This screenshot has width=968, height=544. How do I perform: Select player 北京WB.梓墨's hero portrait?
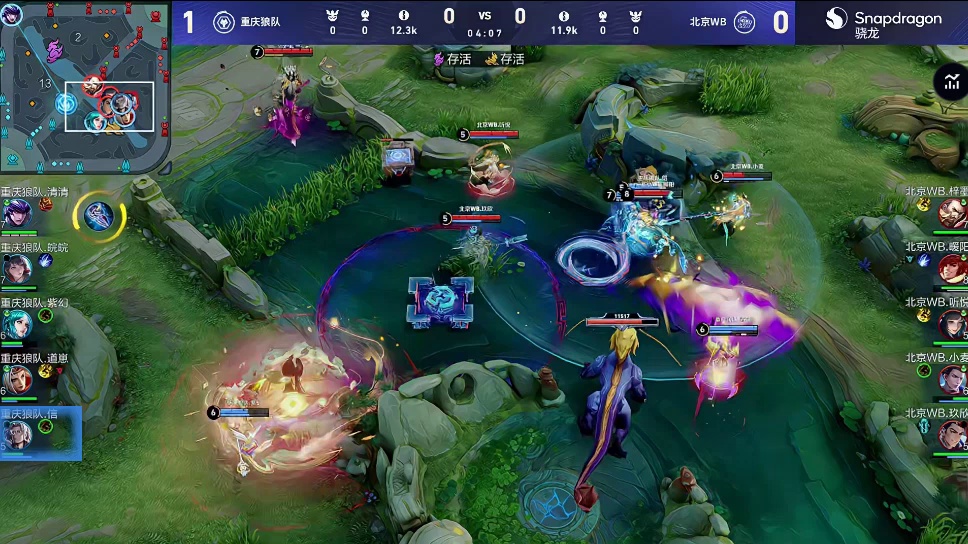(x=952, y=213)
